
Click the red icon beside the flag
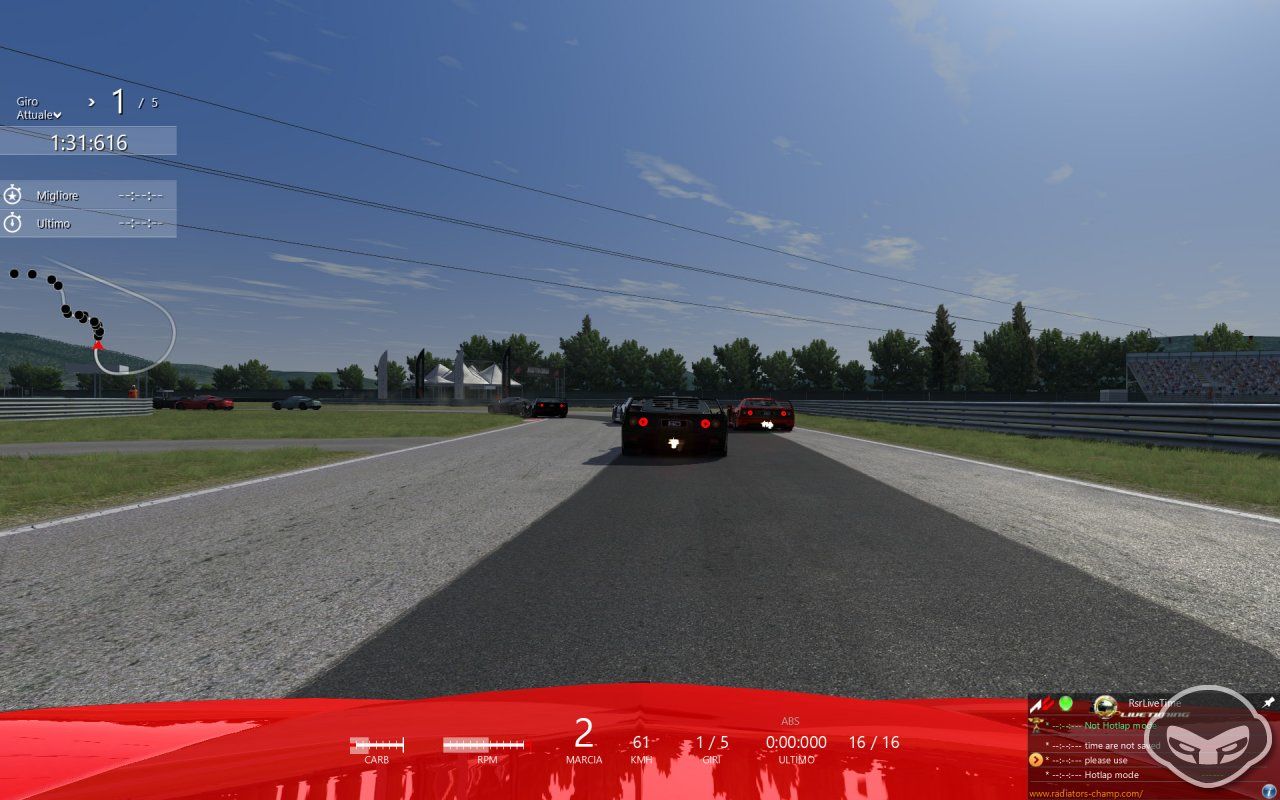coord(1047,702)
